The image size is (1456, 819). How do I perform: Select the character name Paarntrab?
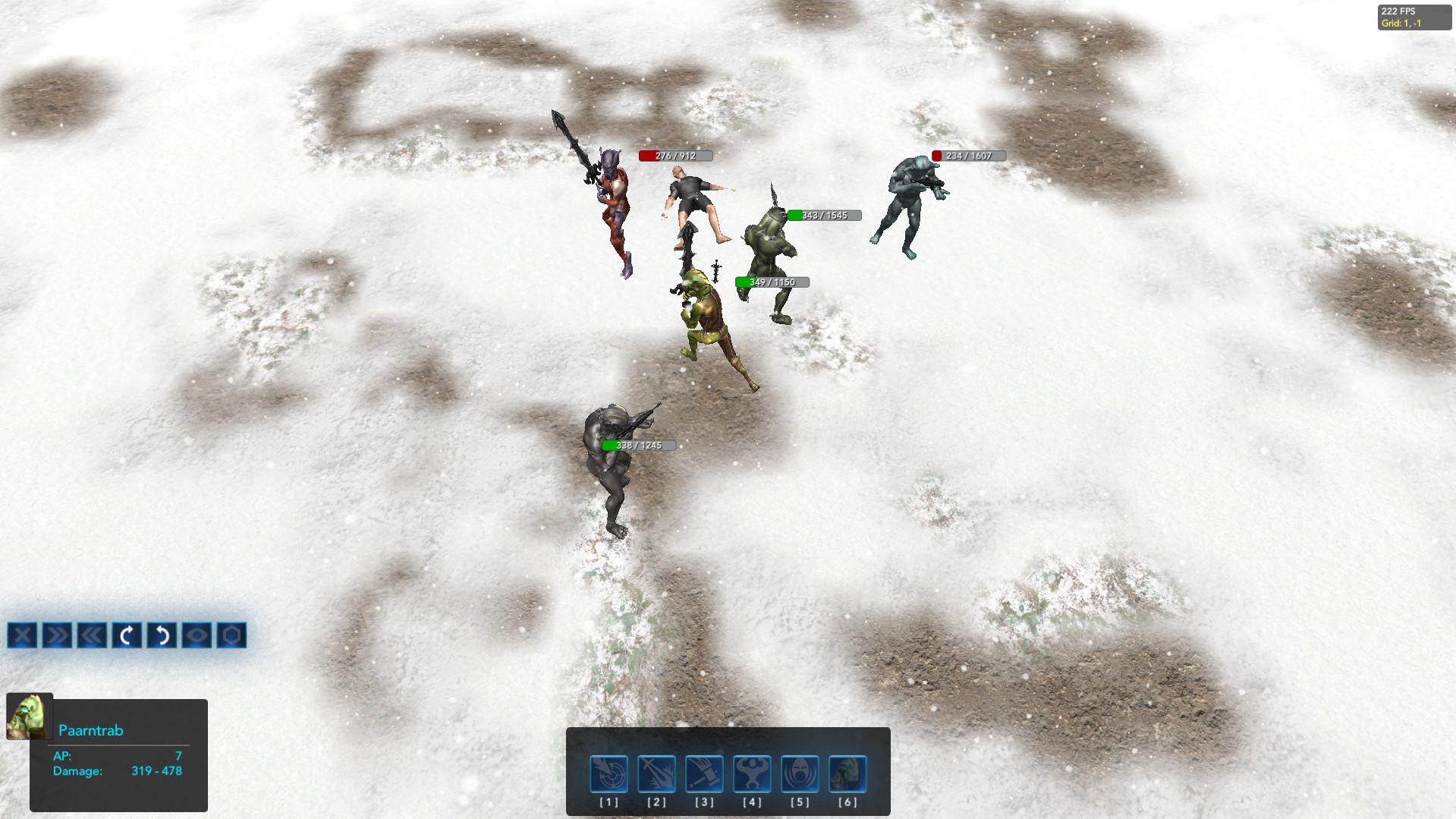(91, 730)
